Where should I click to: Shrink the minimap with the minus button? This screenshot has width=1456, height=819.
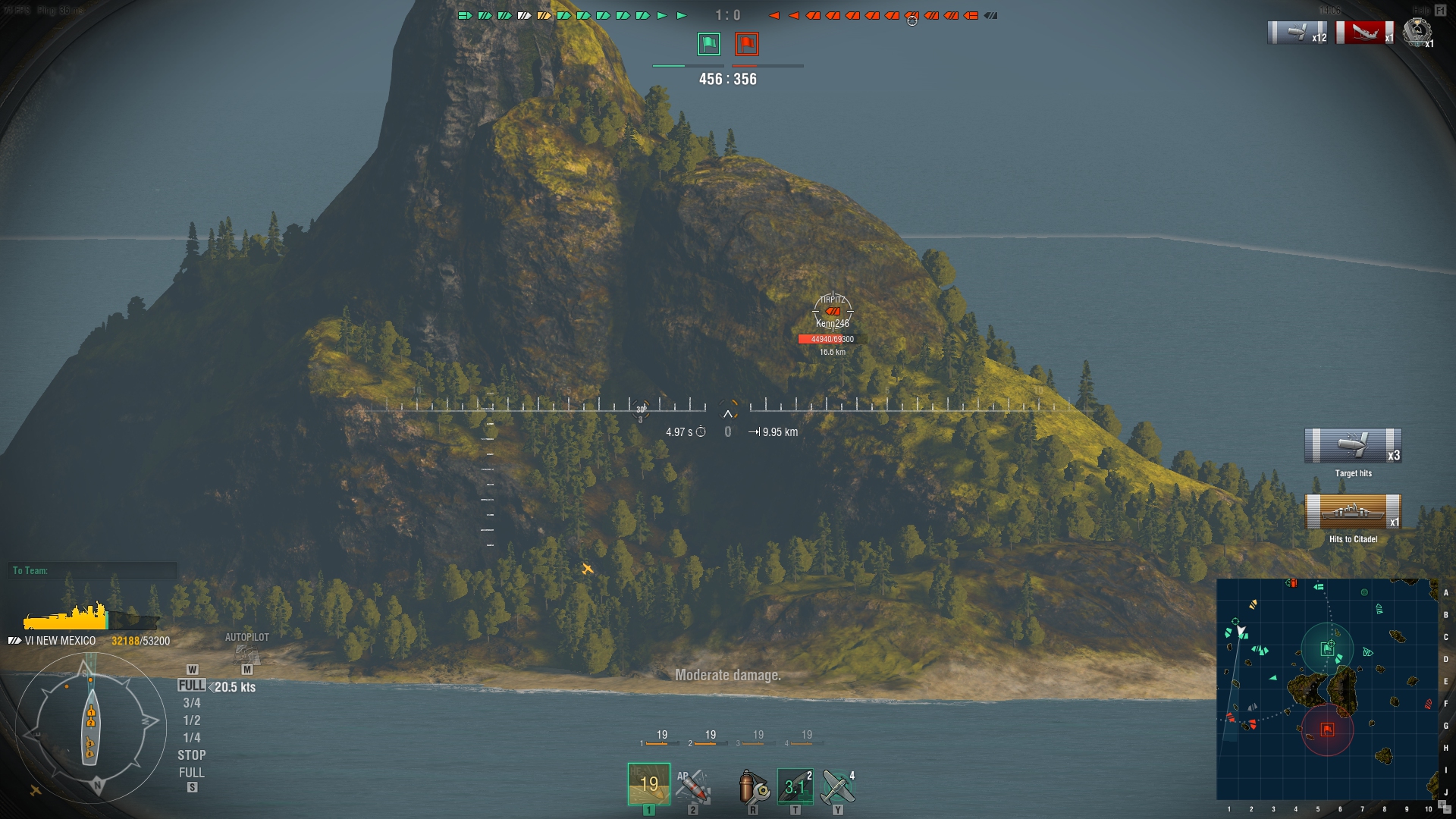pos(1448,810)
